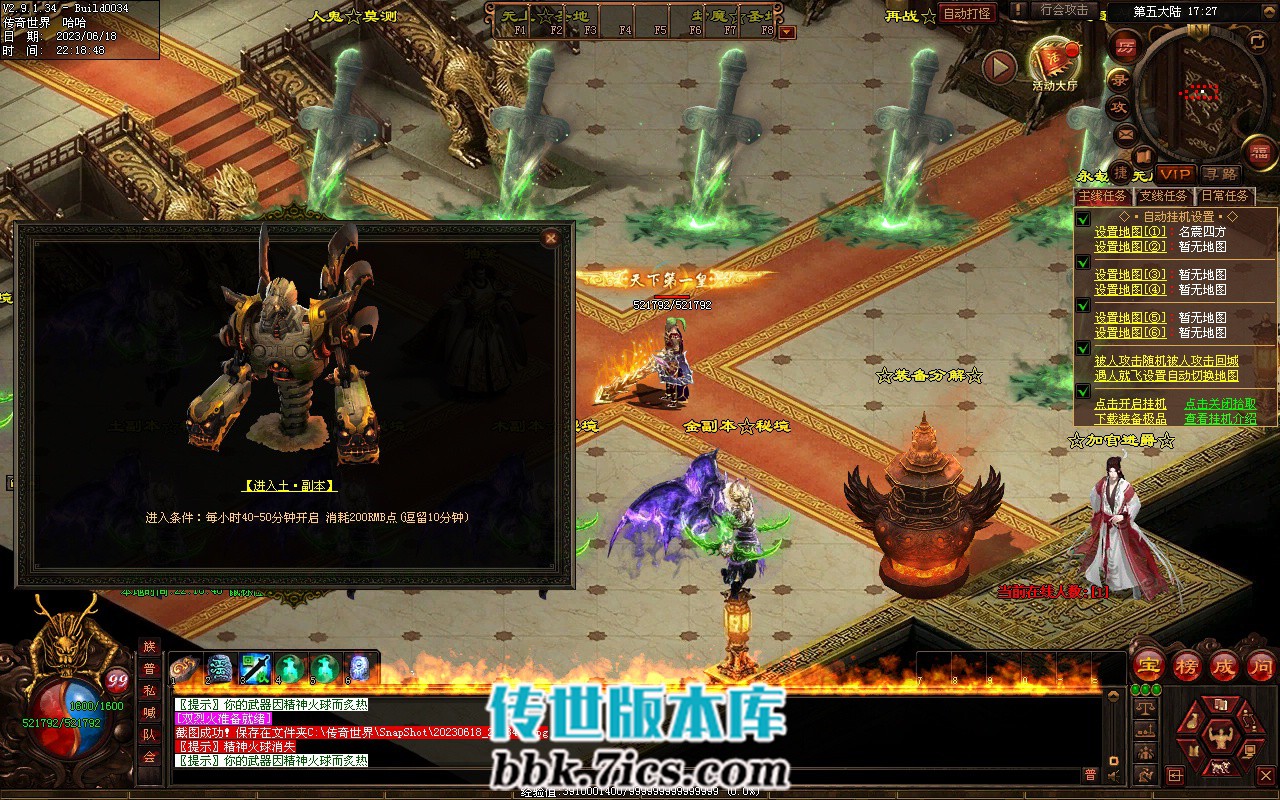
Task: Click the 进入土·副本 enter dungeon link
Action: click(x=289, y=485)
